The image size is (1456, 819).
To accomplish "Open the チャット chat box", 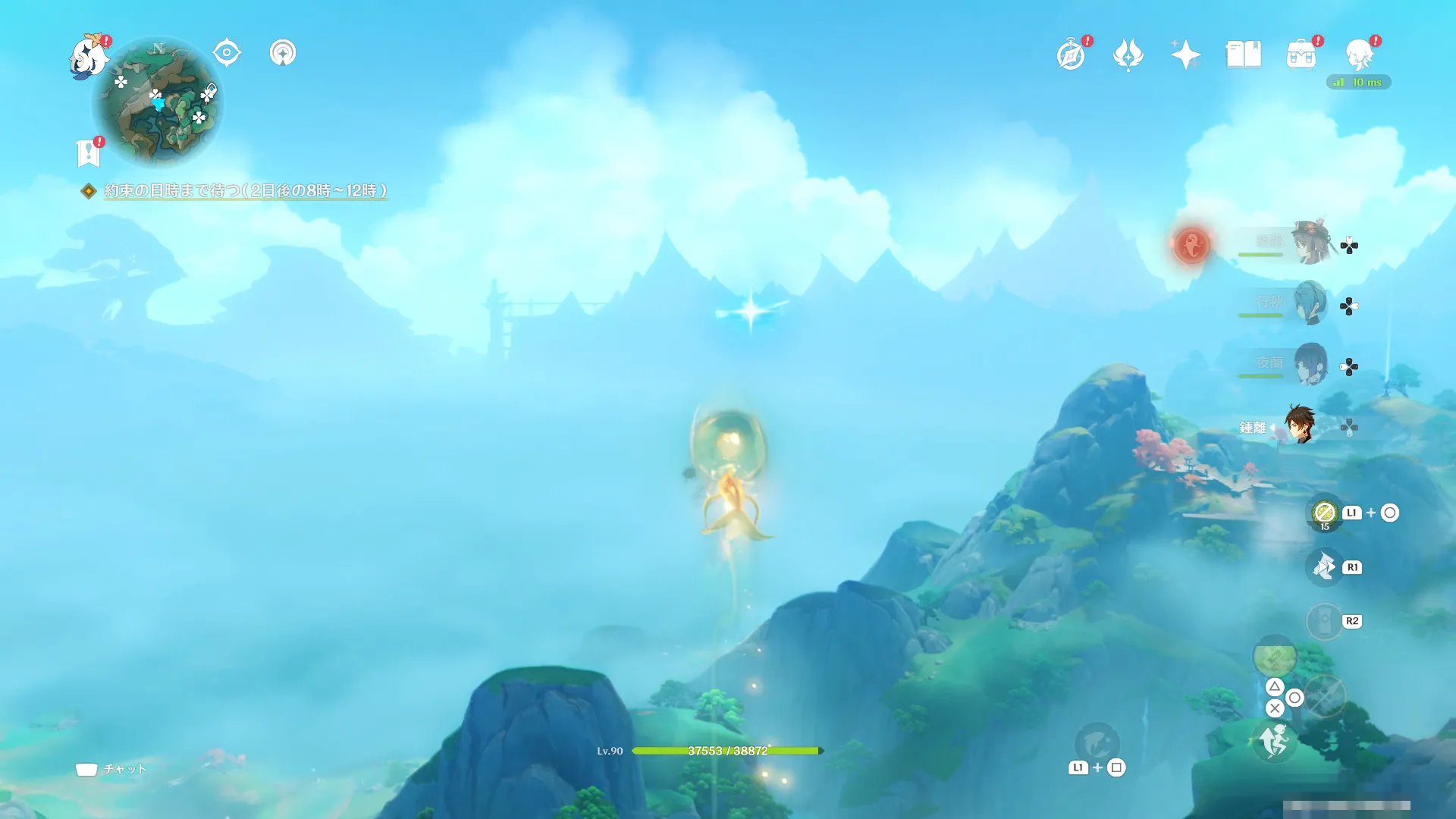I will coord(111,769).
